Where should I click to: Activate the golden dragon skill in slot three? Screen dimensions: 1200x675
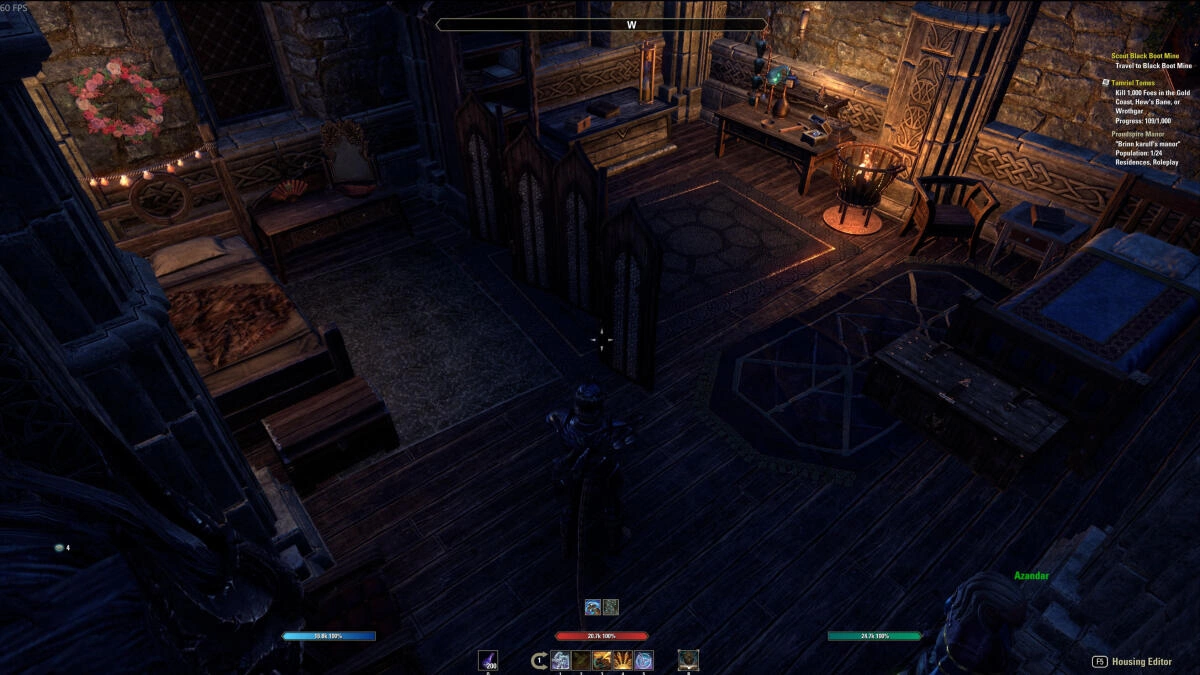pyautogui.click(x=602, y=660)
